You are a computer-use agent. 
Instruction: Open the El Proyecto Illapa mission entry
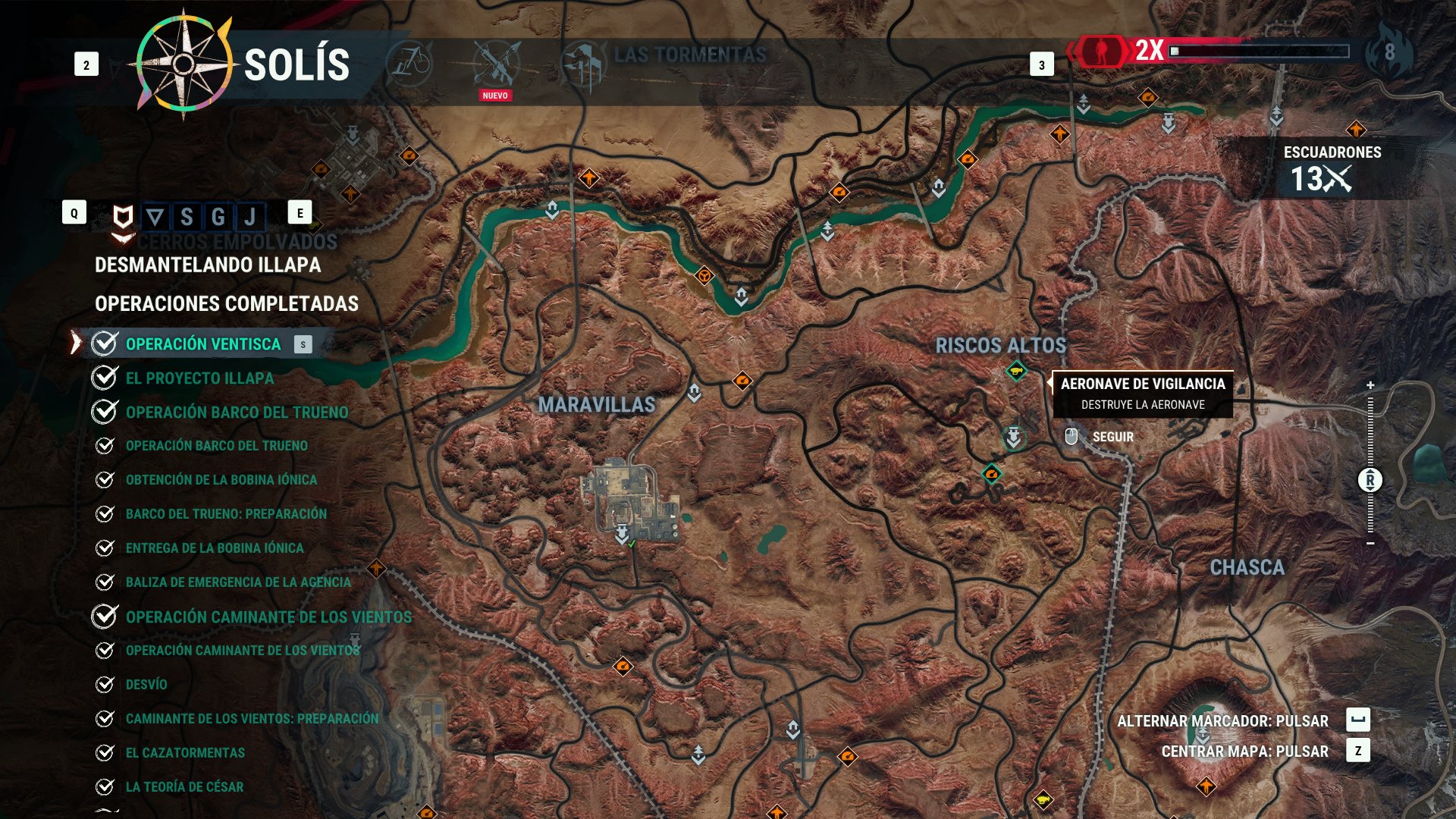tap(199, 378)
